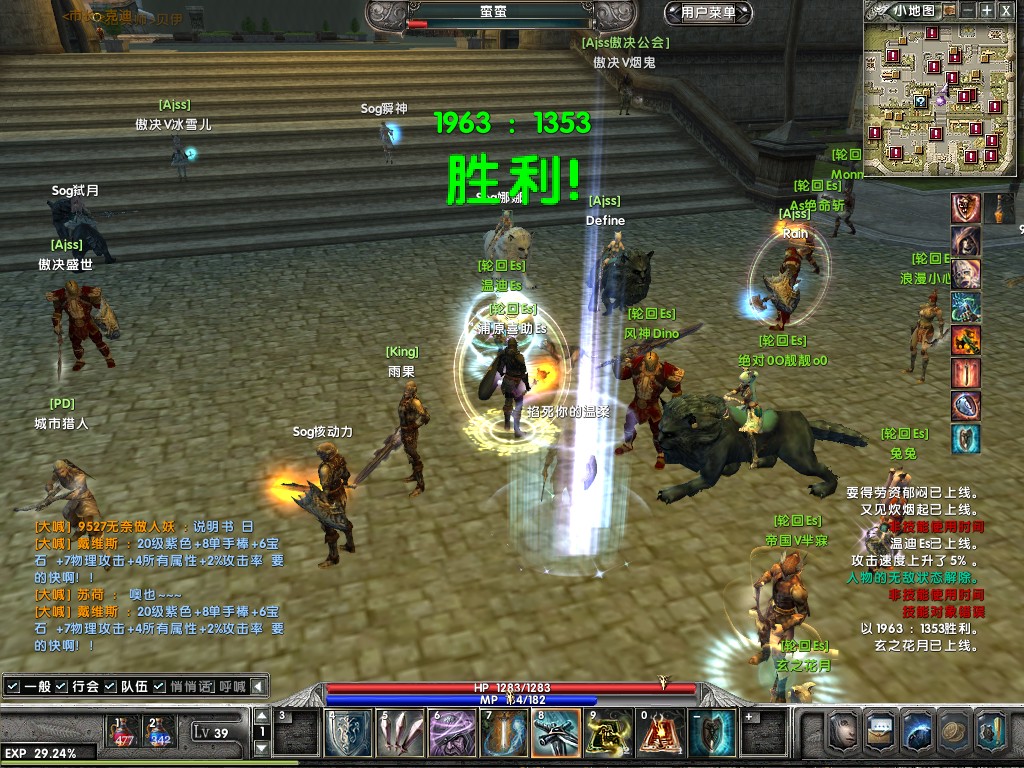This screenshot has height=768, width=1024.
Task: Zoom out the minimap with the minus button
Action: (x=967, y=10)
